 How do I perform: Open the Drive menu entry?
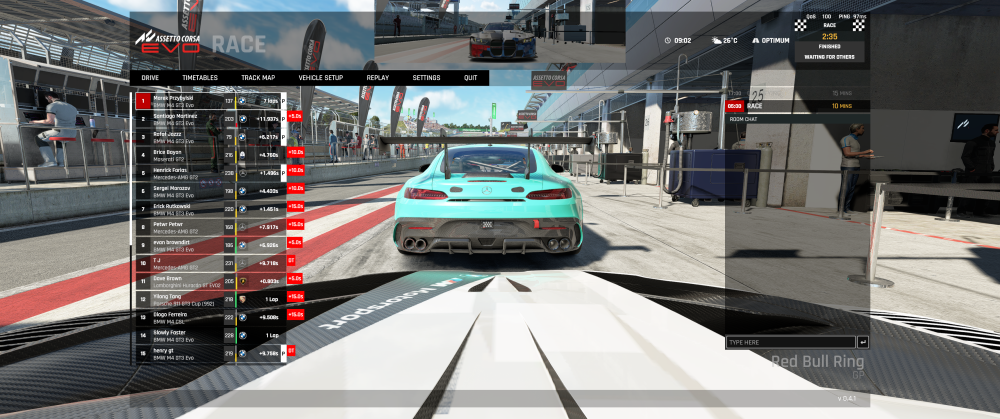(x=150, y=77)
